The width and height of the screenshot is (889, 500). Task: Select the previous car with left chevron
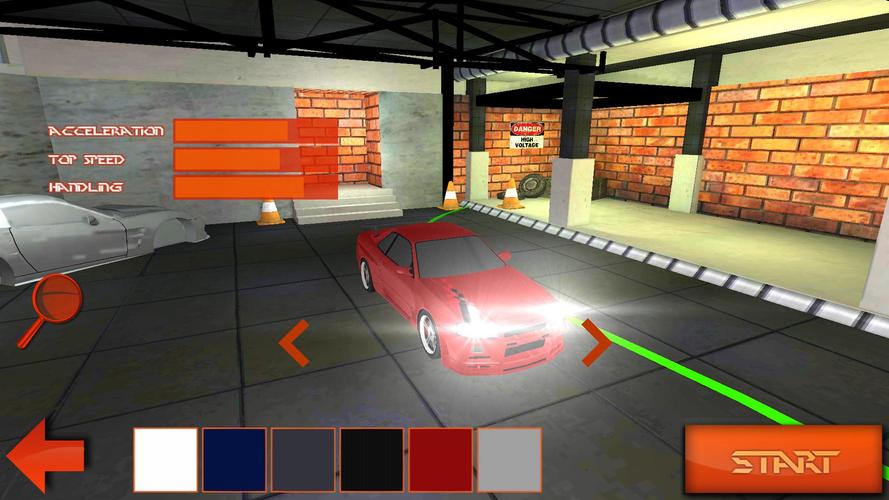pyautogui.click(x=293, y=344)
